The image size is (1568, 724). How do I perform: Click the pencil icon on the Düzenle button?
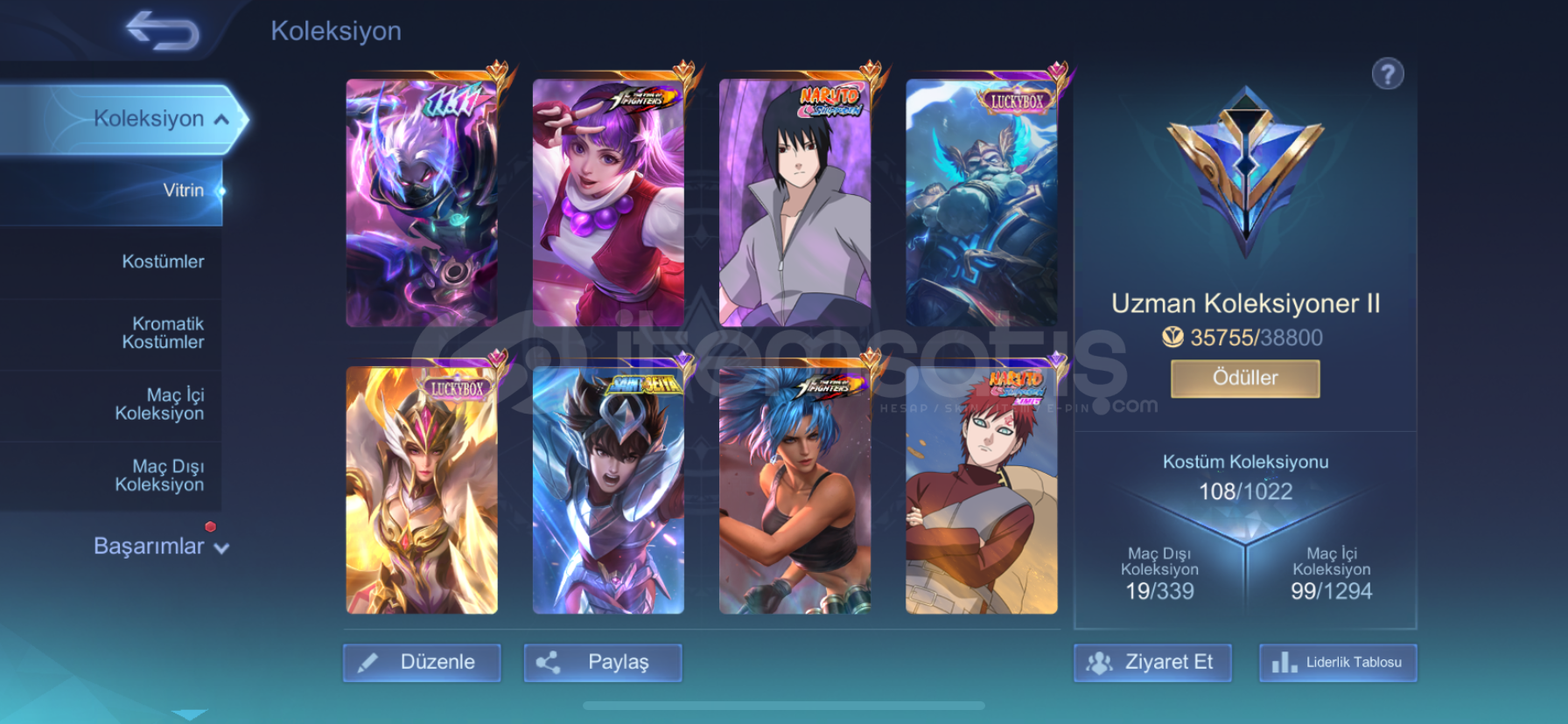coord(368,662)
